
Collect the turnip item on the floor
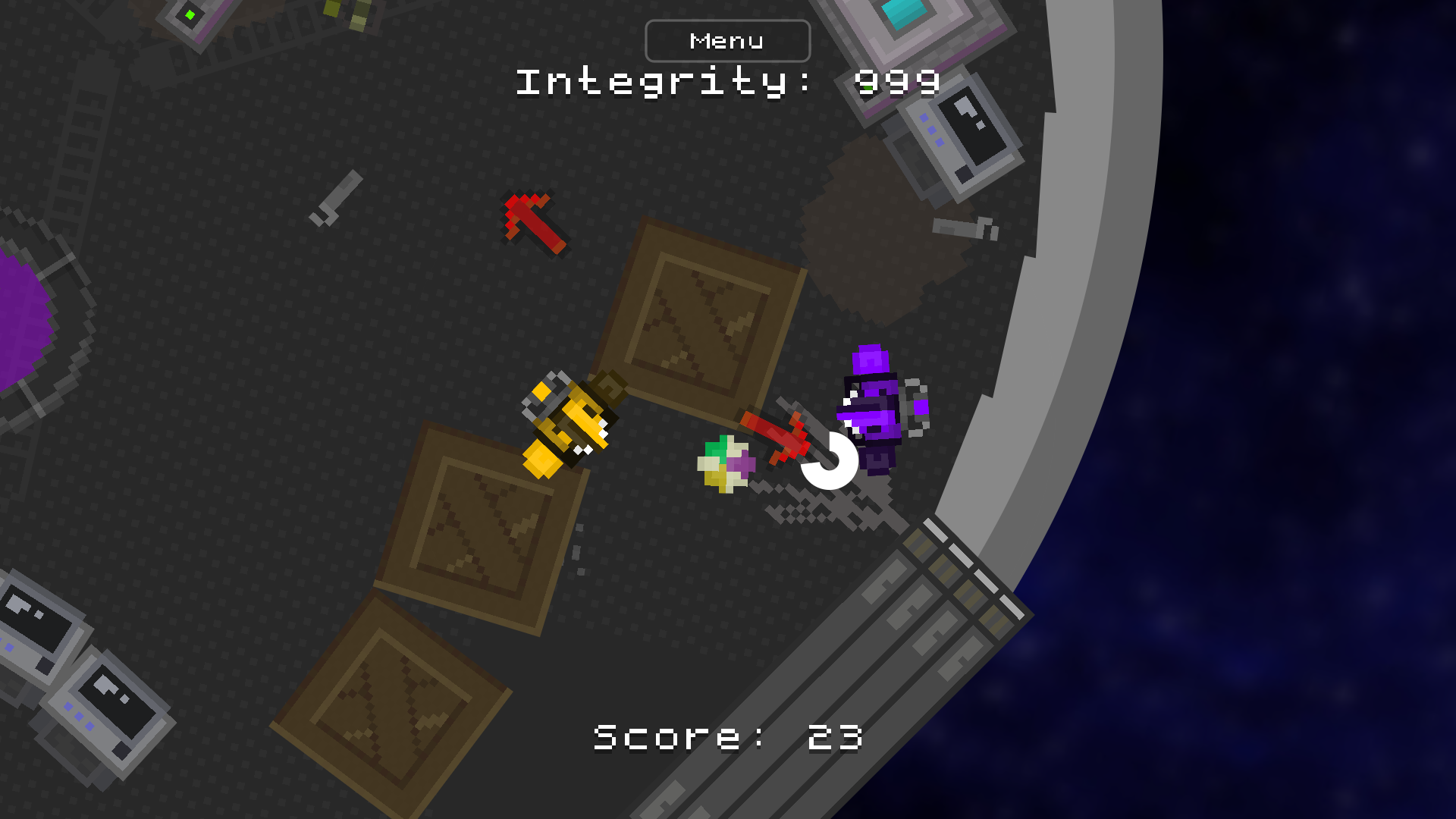point(724,463)
